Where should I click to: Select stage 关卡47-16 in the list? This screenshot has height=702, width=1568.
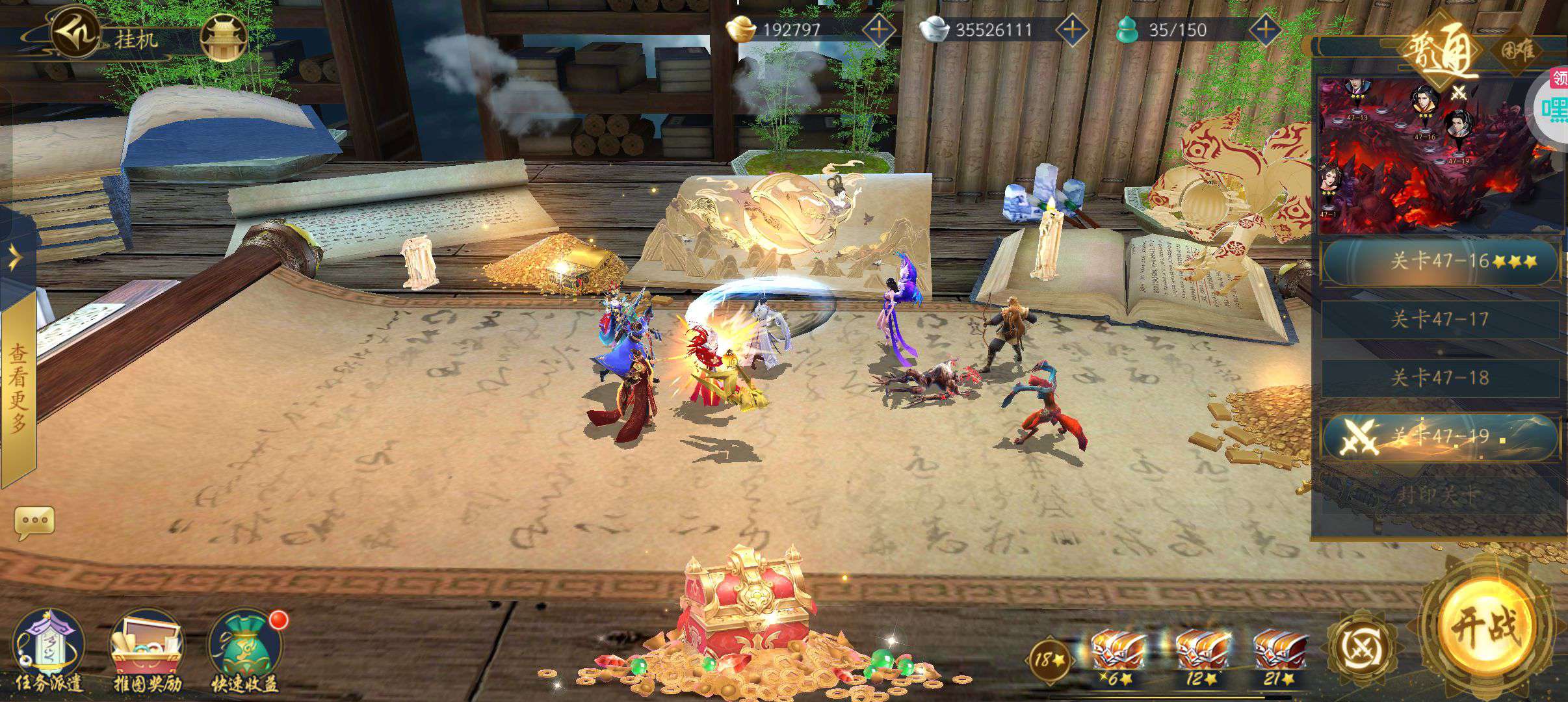(1440, 261)
